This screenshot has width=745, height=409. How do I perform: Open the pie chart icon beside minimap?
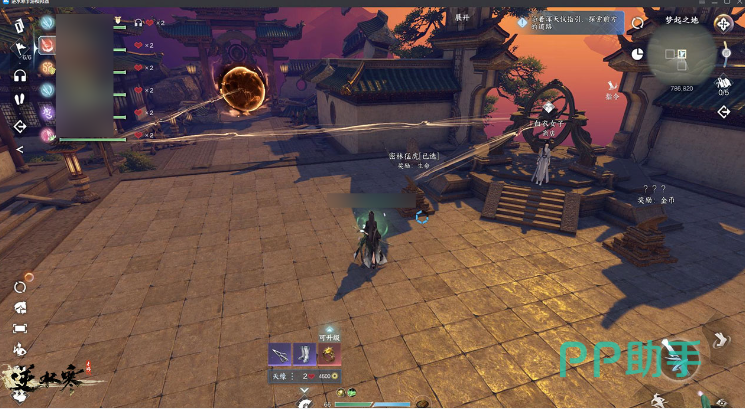point(637,53)
